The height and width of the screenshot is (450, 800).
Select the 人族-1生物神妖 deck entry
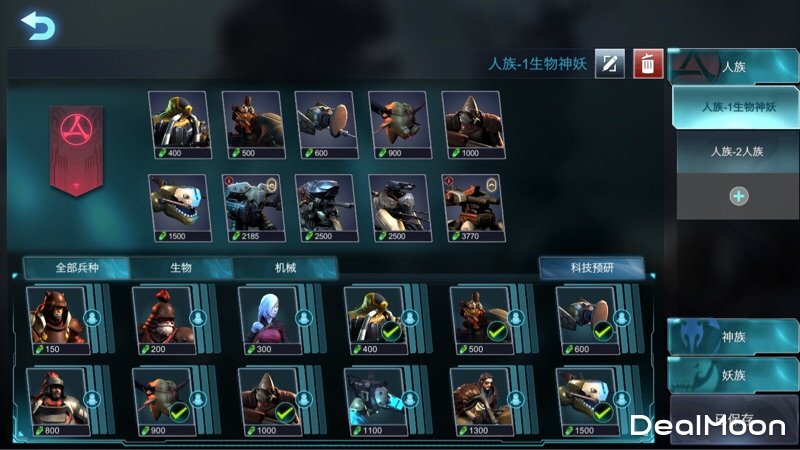[x=738, y=106]
